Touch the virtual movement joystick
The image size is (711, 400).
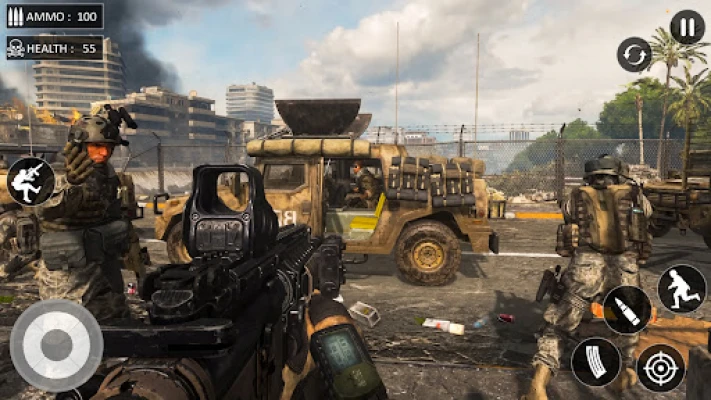(56, 345)
